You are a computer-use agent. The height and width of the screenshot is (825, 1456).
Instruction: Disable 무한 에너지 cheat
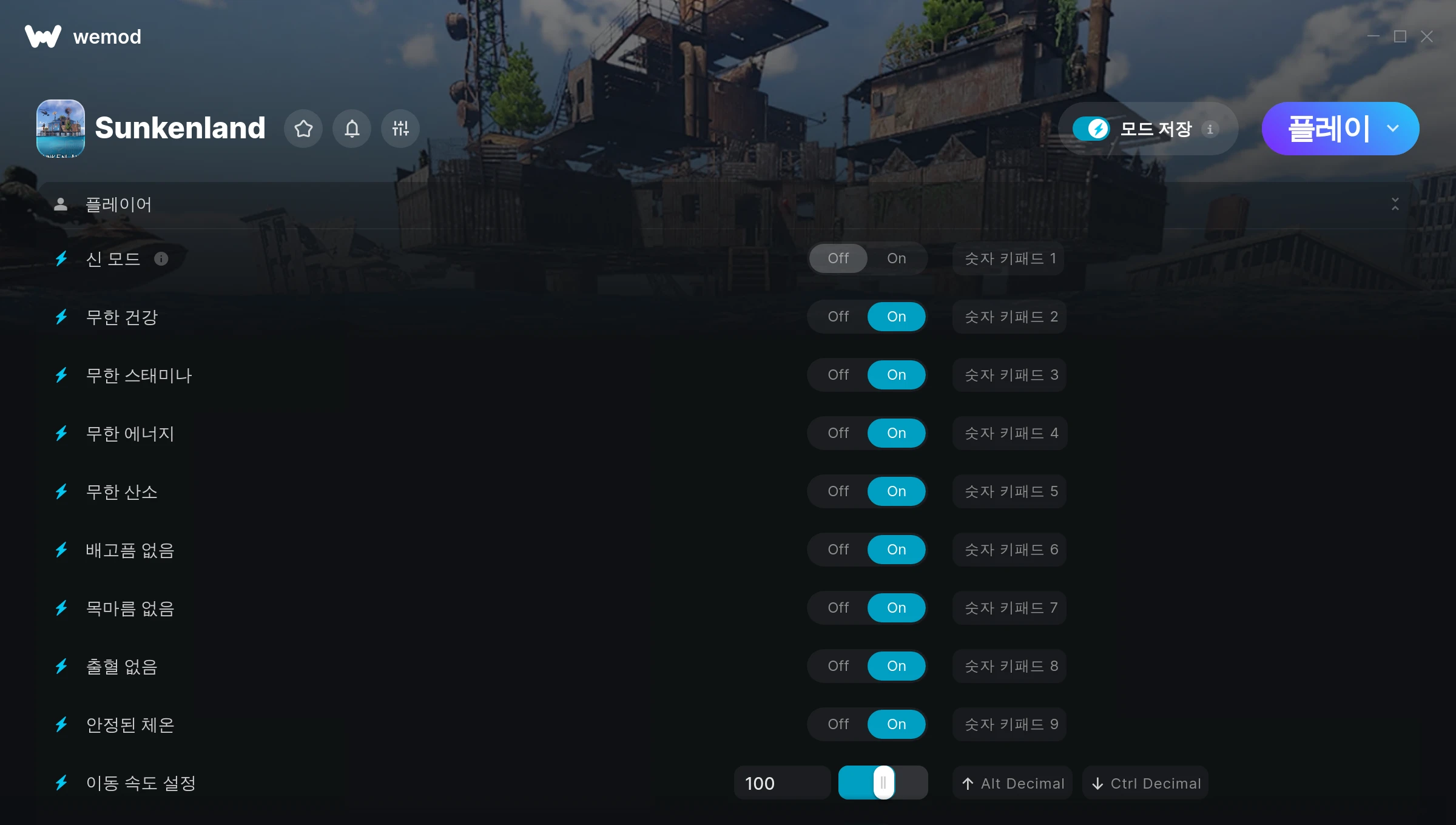pos(838,433)
